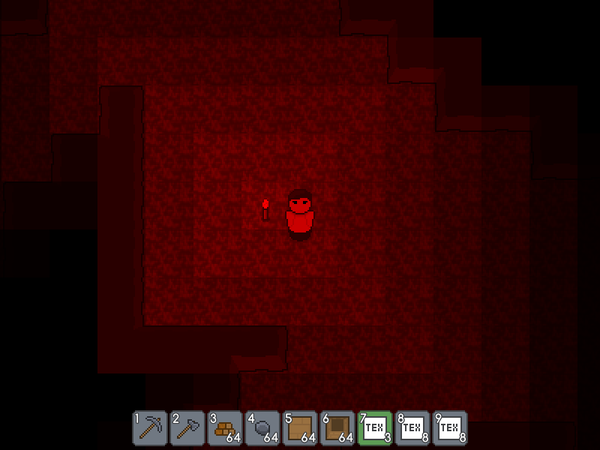Screen dimensions: 600x450
Task: Click the green-highlighted TEX item in slot 7
Action: [375, 428]
